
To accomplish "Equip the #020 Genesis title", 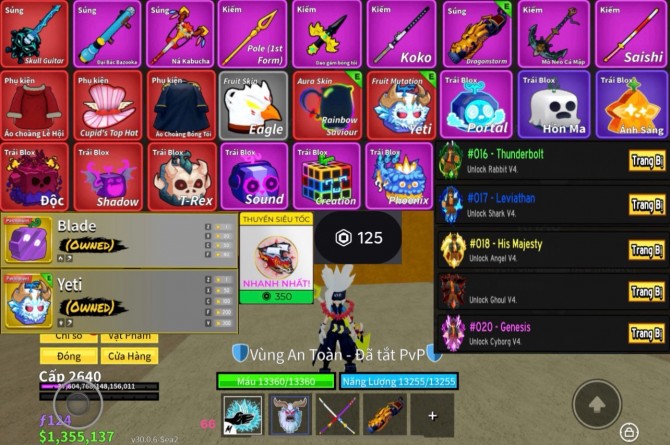I will pyautogui.click(x=646, y=332).
